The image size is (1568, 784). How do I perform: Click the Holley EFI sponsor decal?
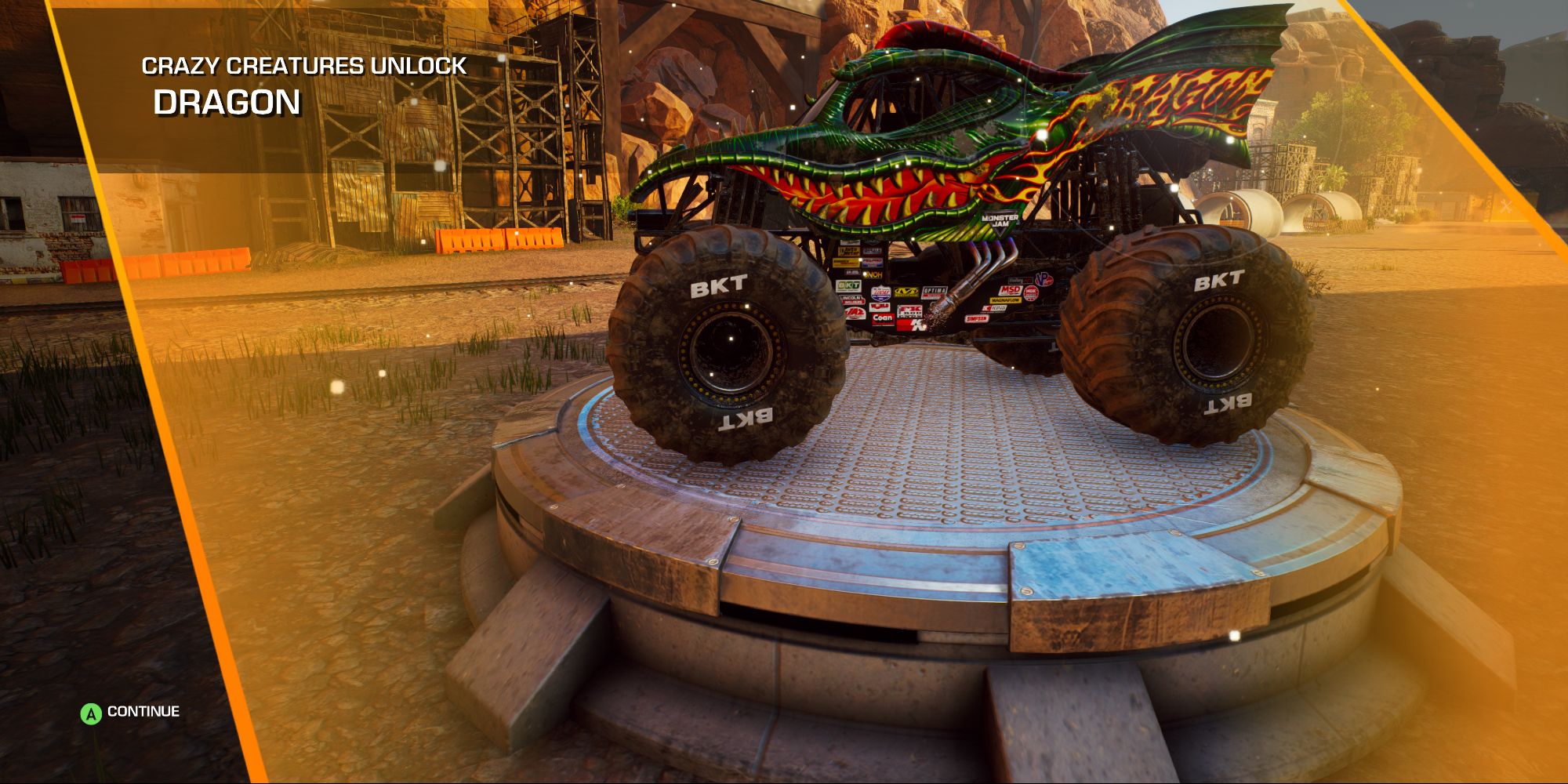(1020, 281)
